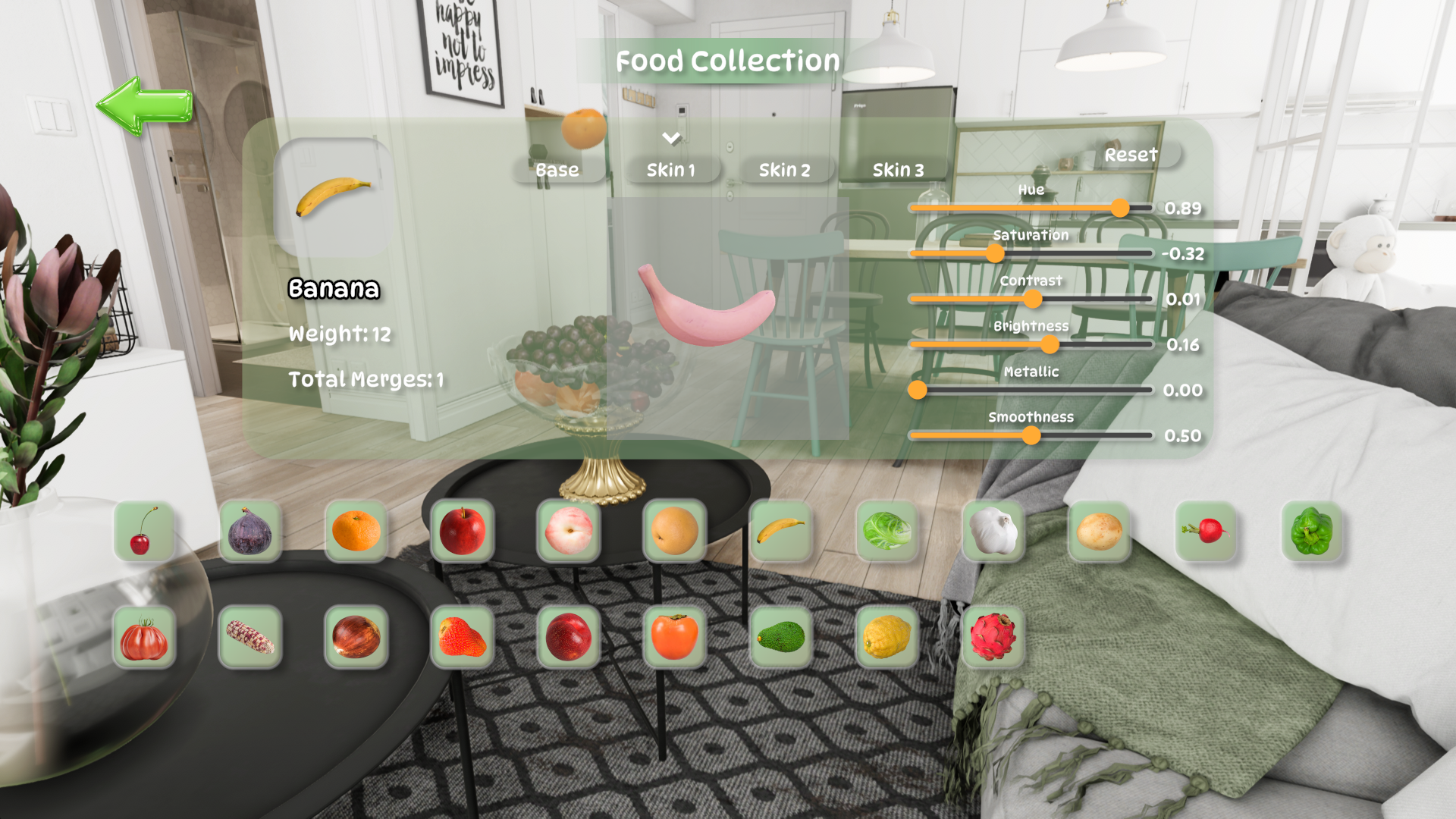Viewport: 1456px width, 819px height.
Task: Select the Skin 3 tab
Action: pyautogui.click(x=899, y=170)
